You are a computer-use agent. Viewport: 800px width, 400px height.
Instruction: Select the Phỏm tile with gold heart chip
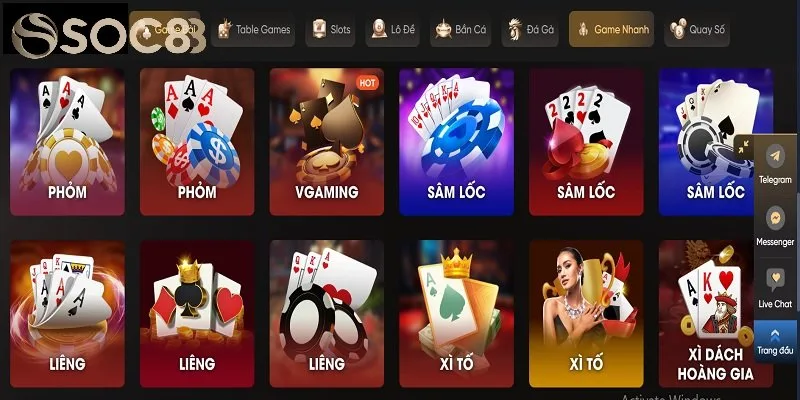pos(67,142)
